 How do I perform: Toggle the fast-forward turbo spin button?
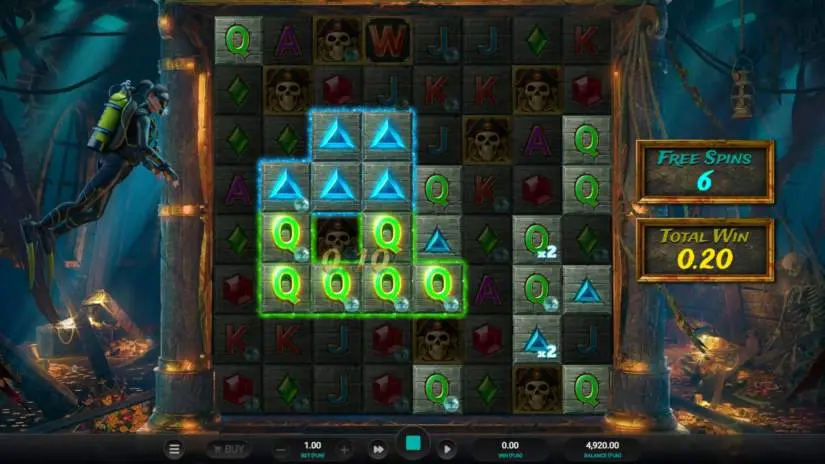378,449
